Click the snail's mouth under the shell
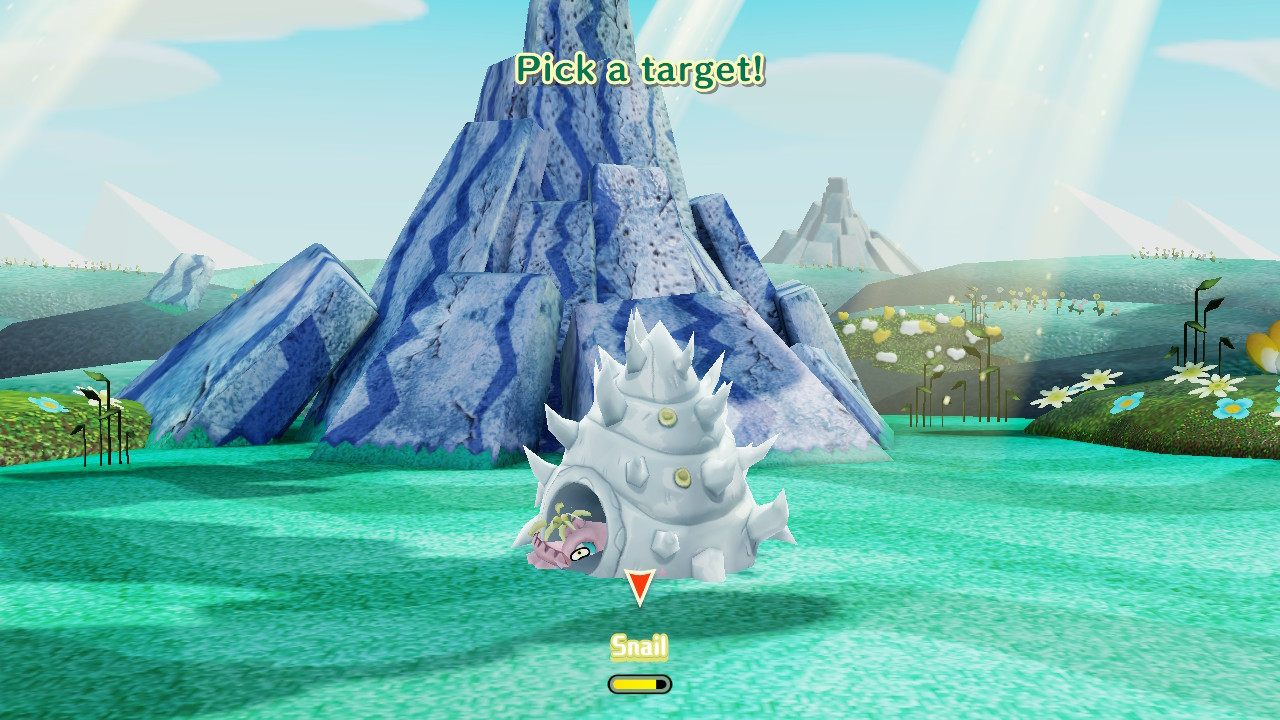The height and width of the screenshot is (720, 1280). pos(545,555)
